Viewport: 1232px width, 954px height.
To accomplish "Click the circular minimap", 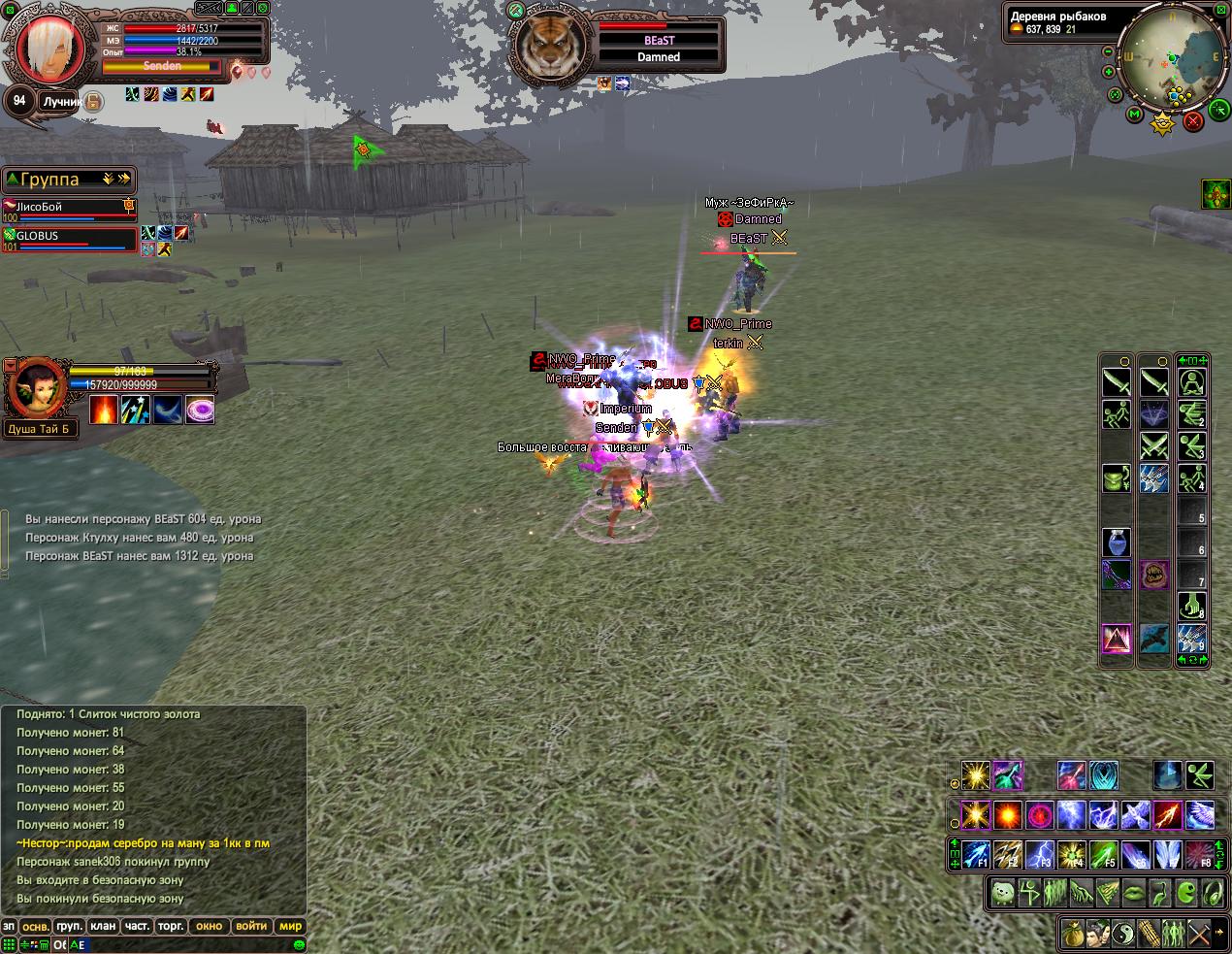I will 1175,58.
